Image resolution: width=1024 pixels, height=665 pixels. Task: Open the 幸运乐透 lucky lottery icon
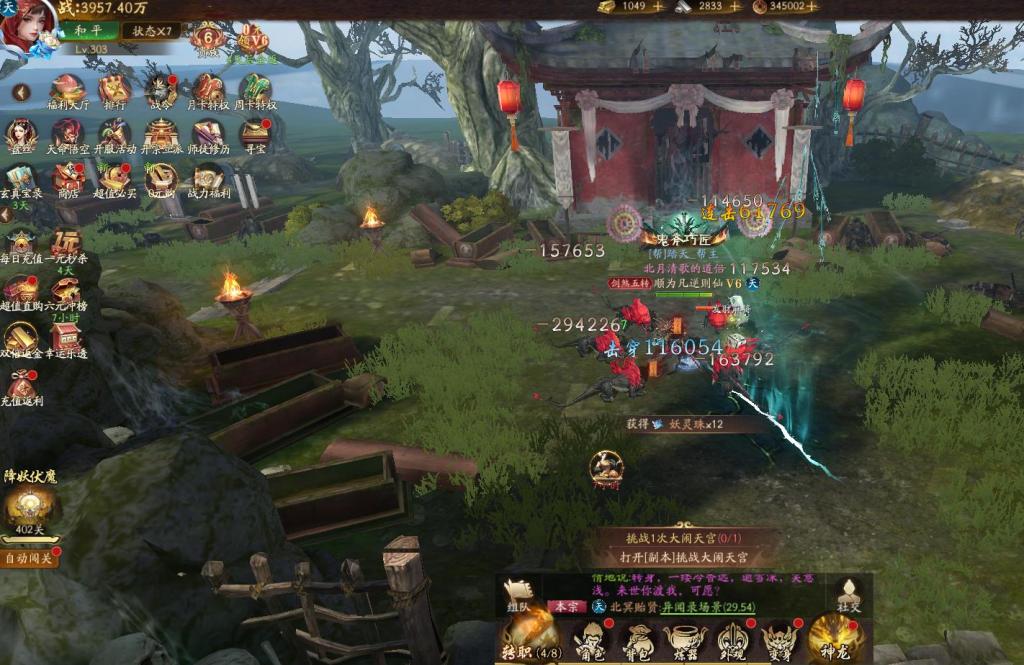[x=67, y=338]
